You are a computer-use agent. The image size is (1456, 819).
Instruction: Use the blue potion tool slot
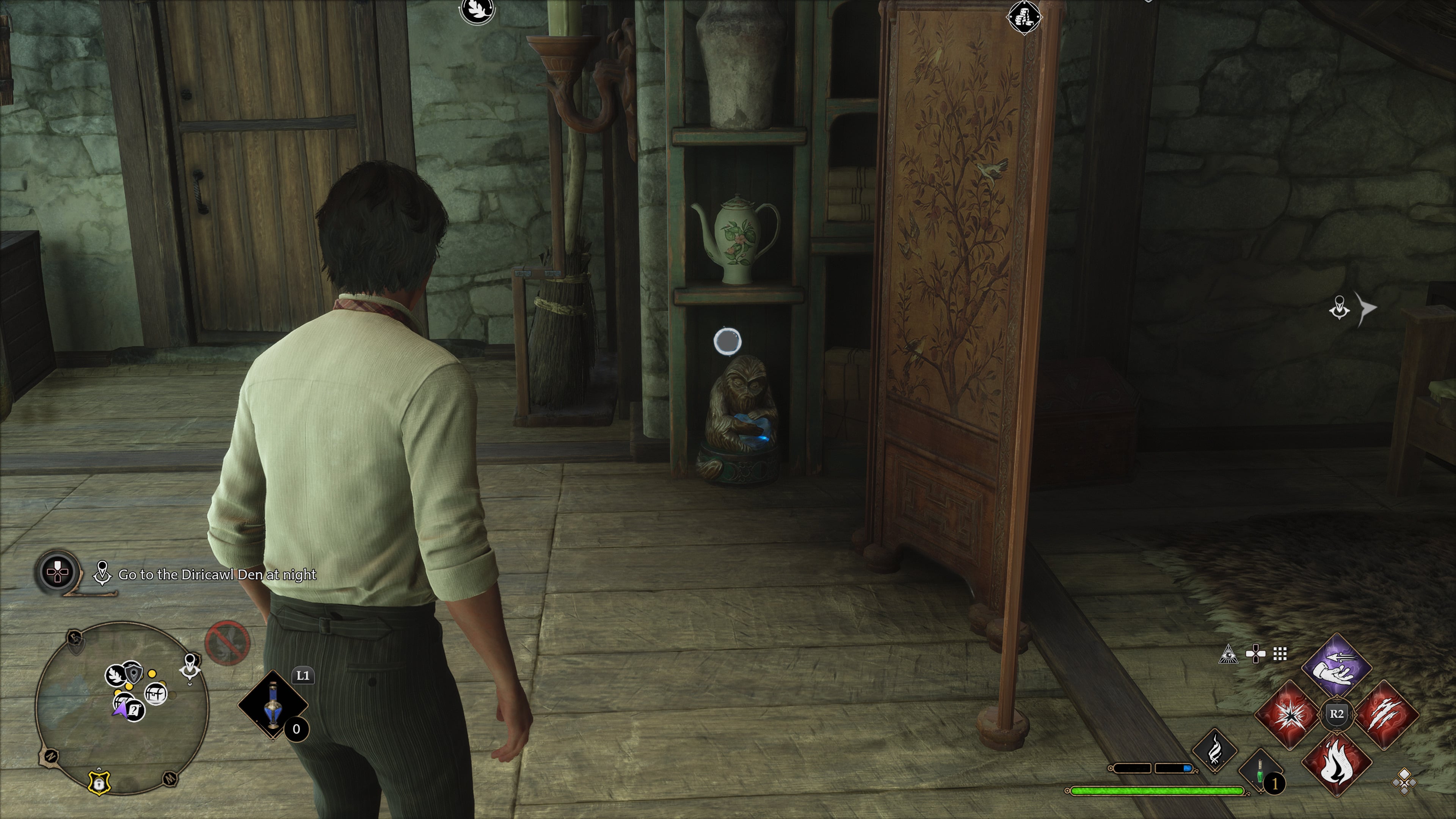click(x=273, y=704)
